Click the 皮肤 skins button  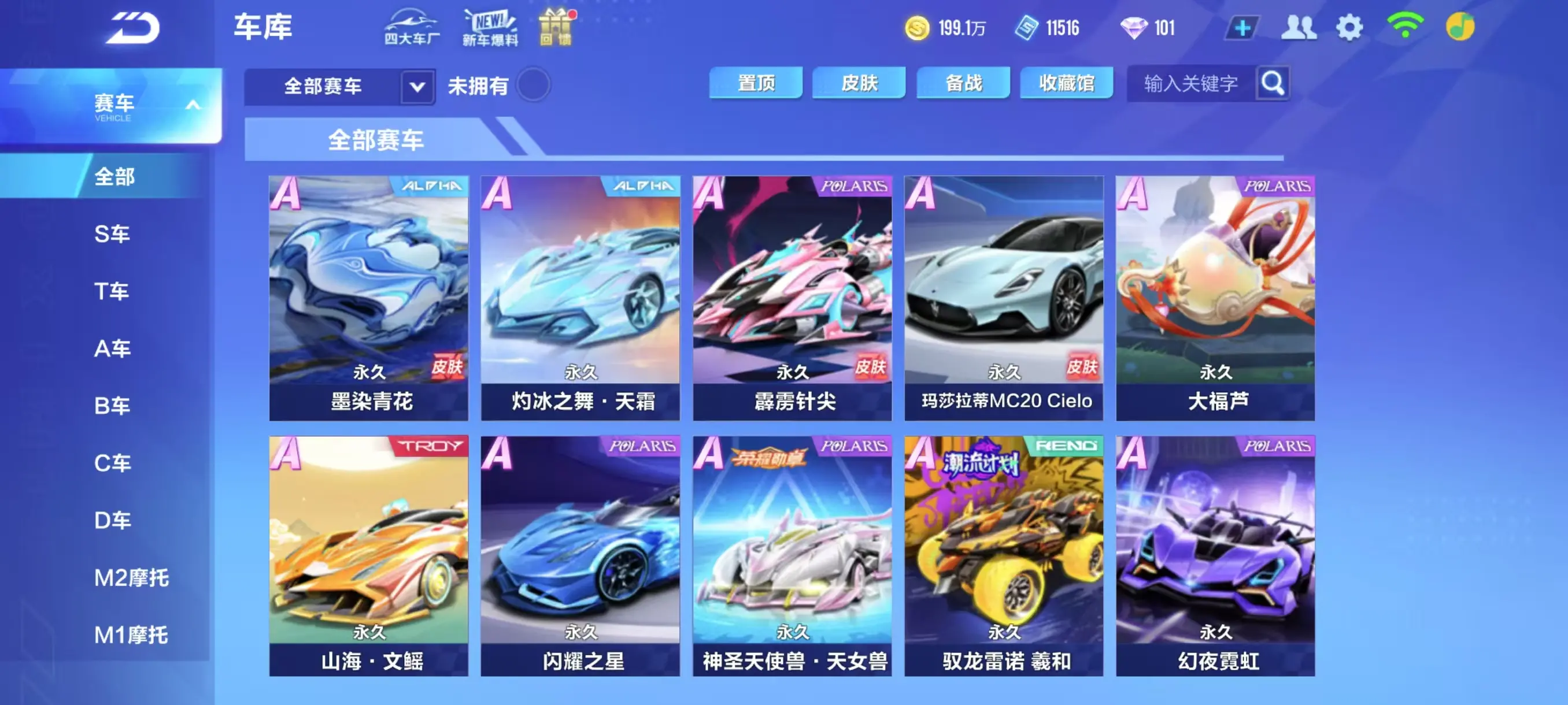tap(859, 83)
